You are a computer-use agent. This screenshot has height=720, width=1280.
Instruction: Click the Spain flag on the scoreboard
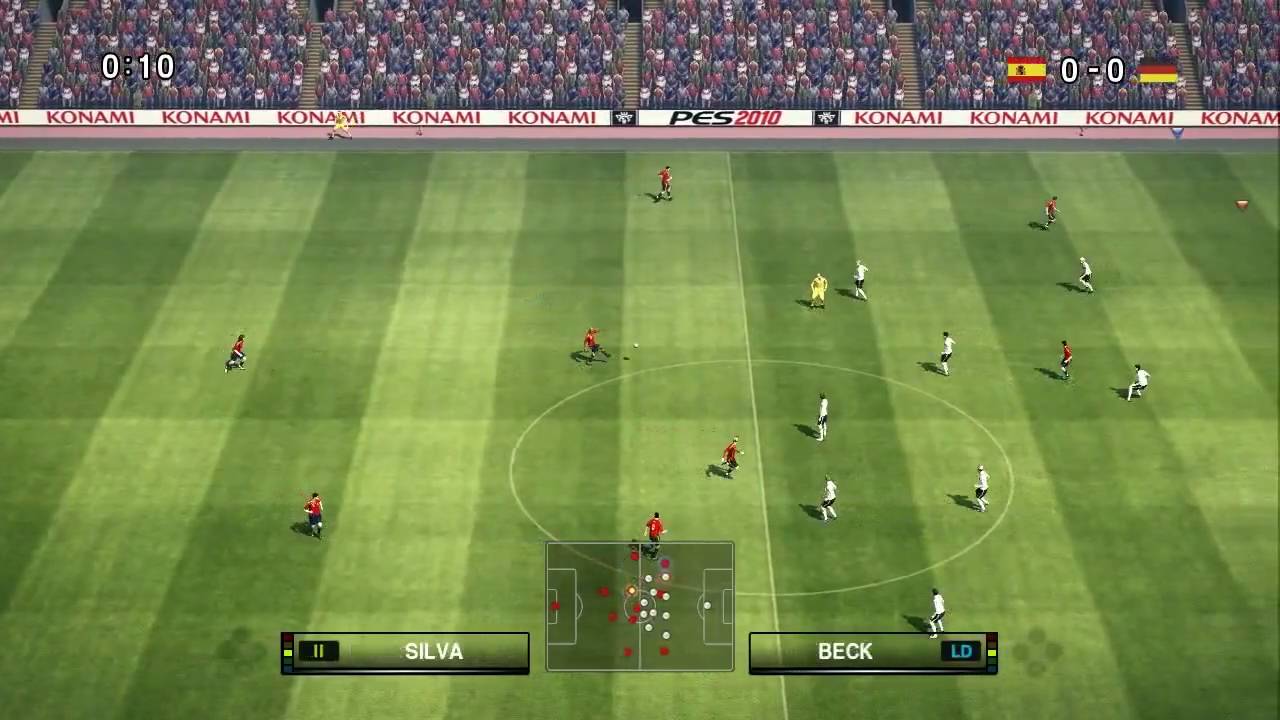tap(1027, 70)
